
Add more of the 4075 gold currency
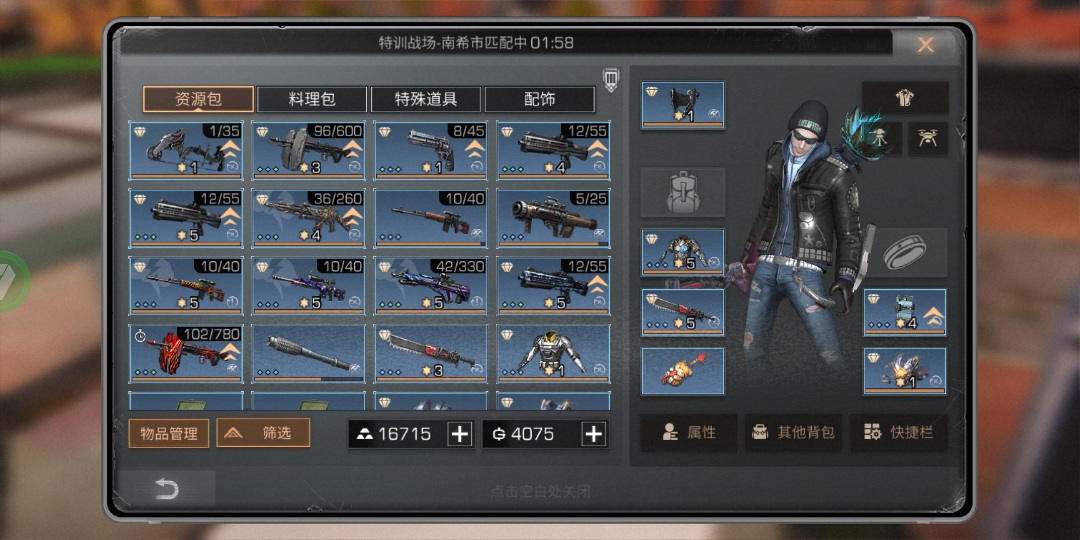click(x=594, y=433)
